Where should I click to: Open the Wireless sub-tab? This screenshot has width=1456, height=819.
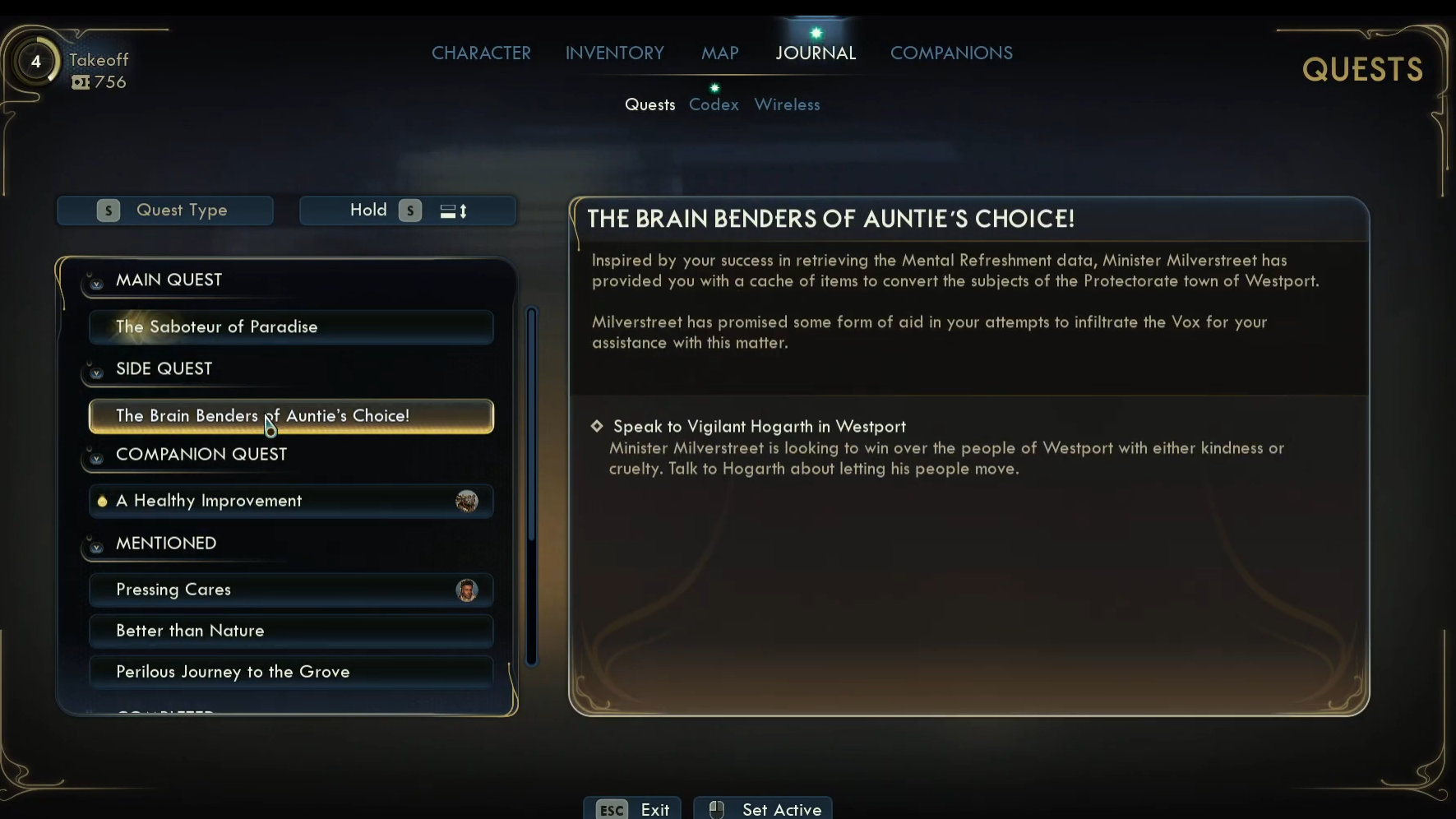[x=787, y=105]
